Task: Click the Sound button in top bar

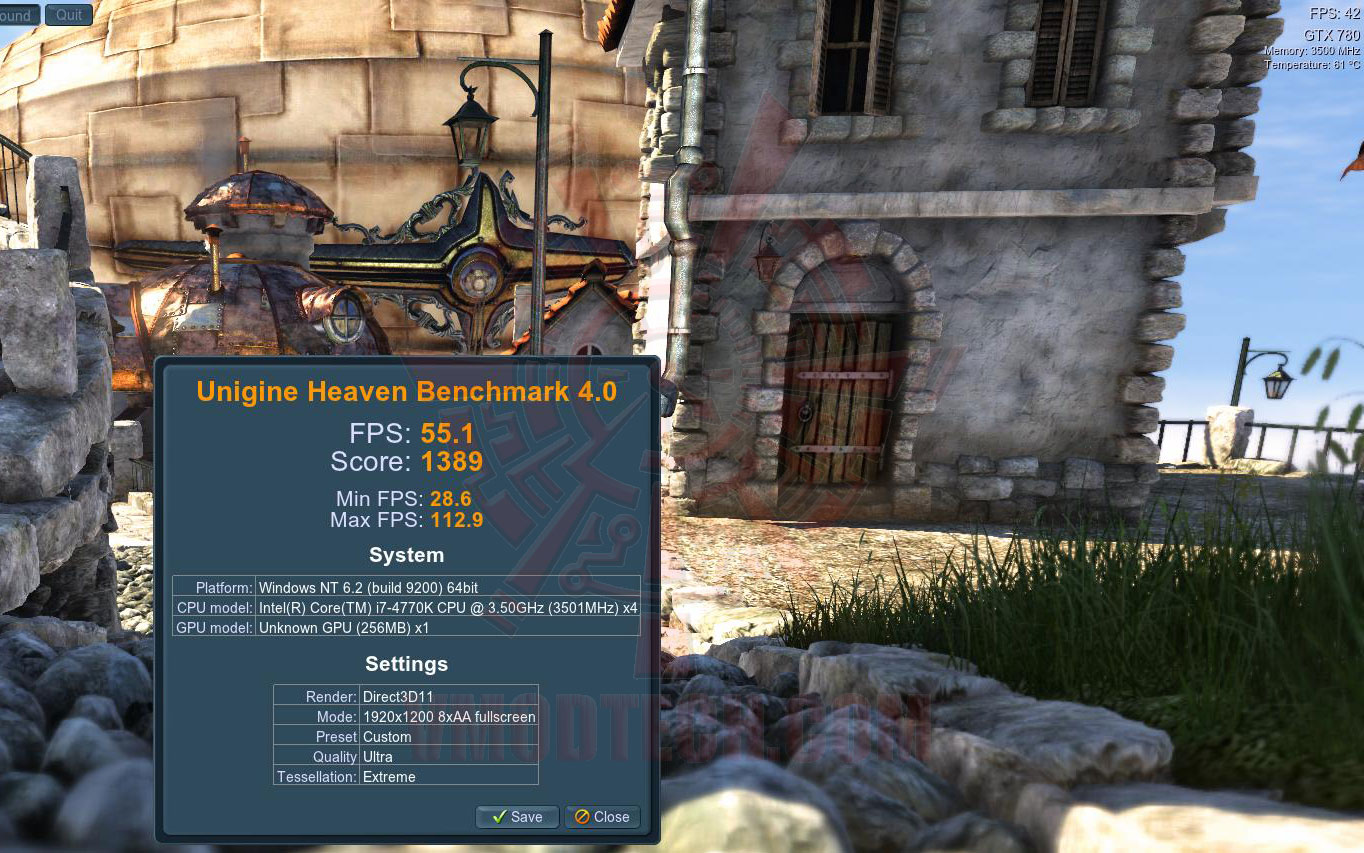Action: [18, 15]
